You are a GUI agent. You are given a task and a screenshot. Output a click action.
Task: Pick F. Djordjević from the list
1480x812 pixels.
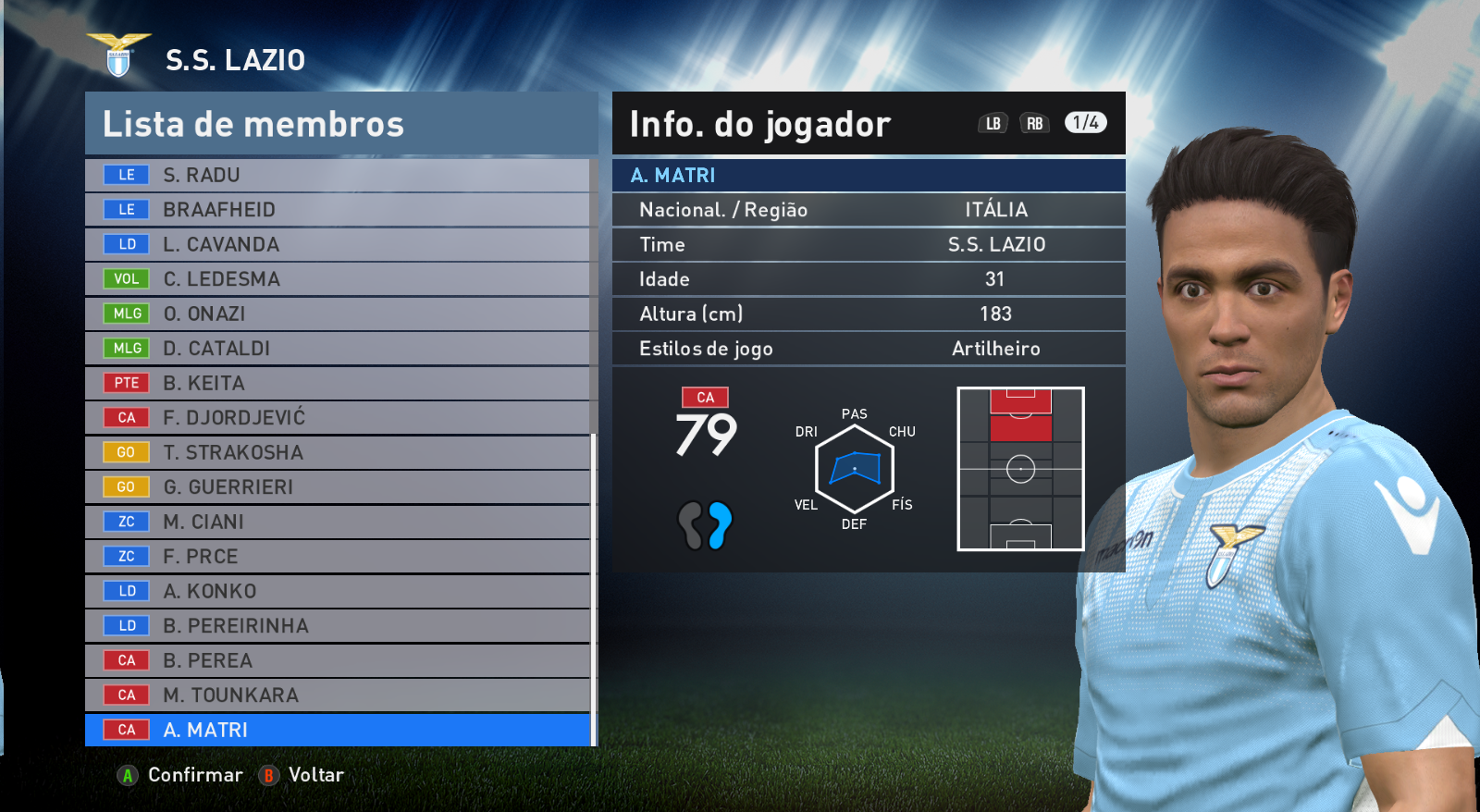click(x=338, y=418)
